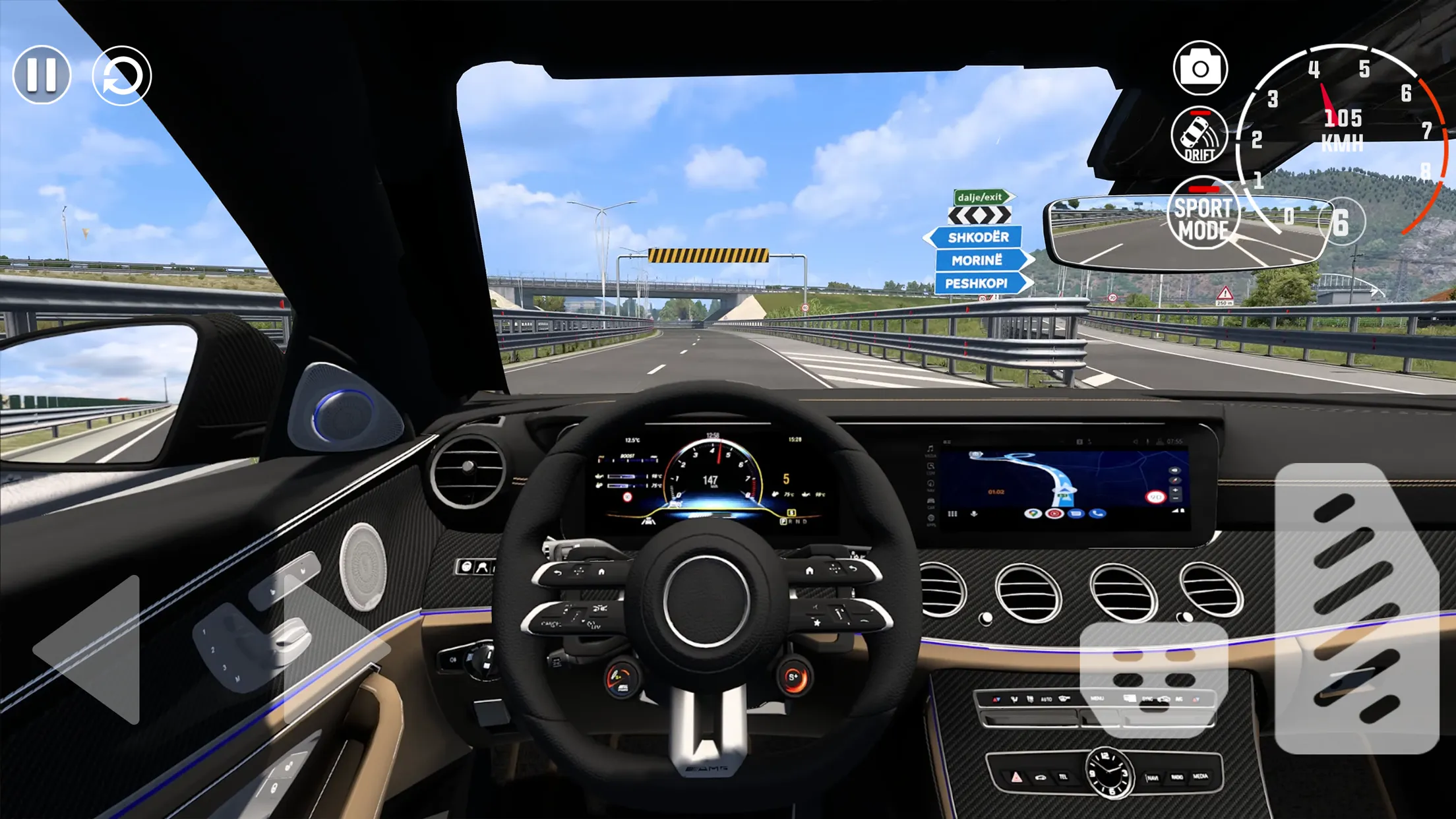Activate the voice microphone on the display
Image resolution: width=1456 pixels, height=819 pixels.
point(973,514)
